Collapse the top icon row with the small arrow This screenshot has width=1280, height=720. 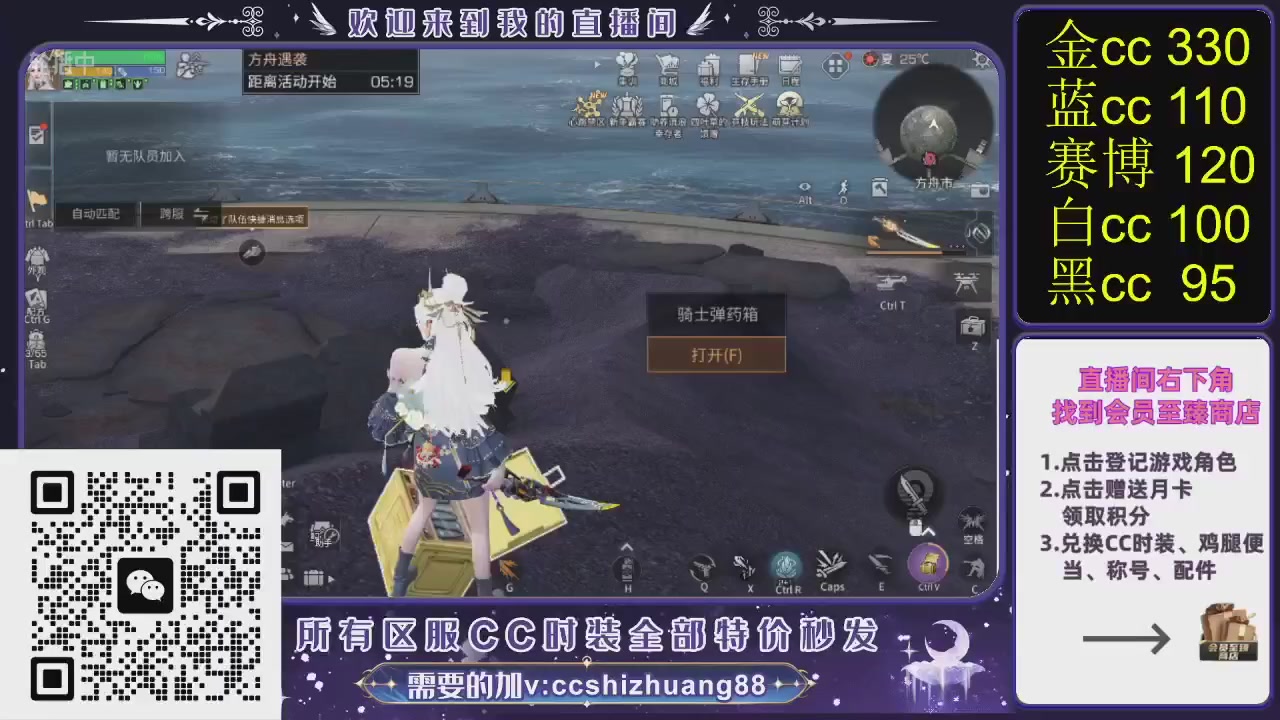598,64
